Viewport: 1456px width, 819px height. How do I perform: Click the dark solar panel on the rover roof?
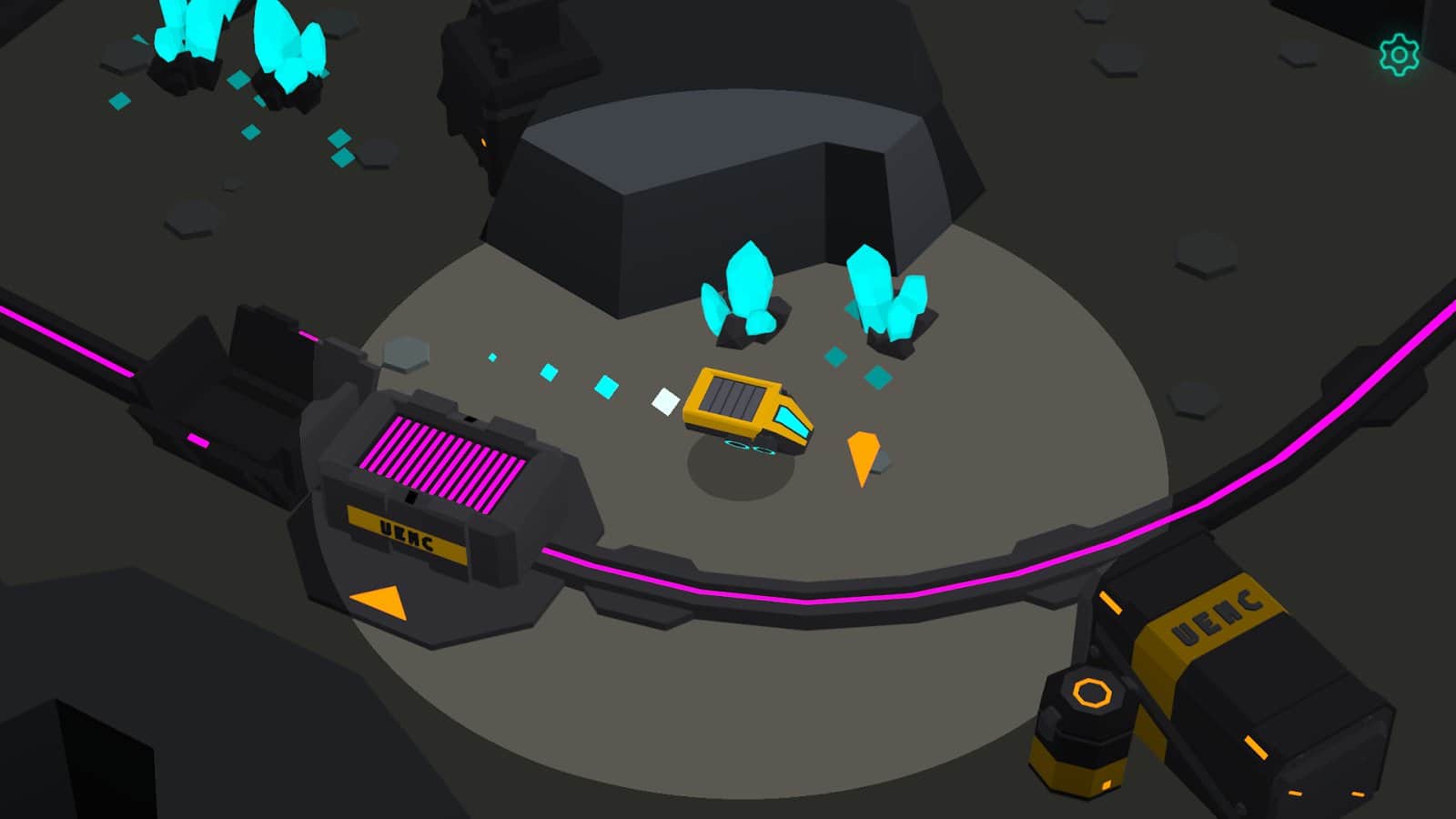(733, 398)
